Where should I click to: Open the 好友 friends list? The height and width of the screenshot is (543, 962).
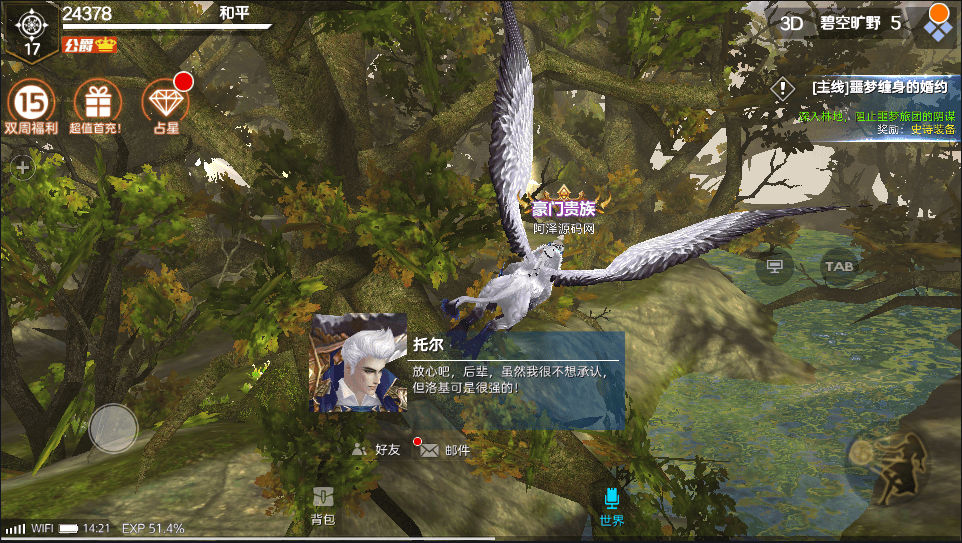(377, 450)
